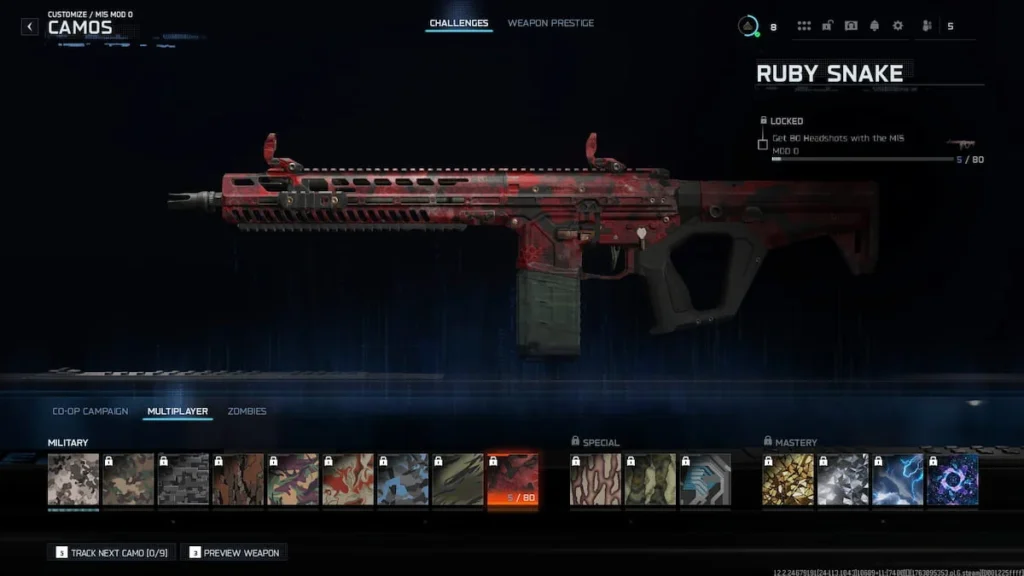The image size is (1024, 576).
Task: Switch to the Weapon Prestige tab
Action: (550, 23)
